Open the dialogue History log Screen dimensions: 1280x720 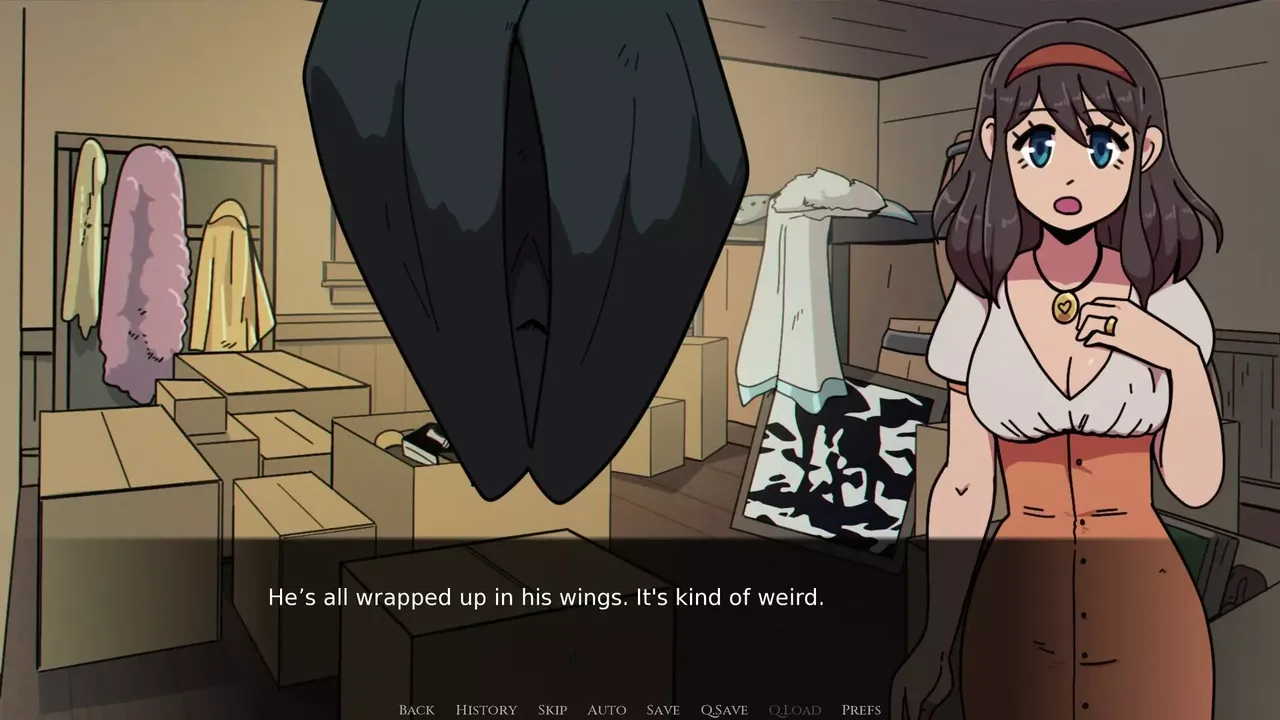click(486, 710)
